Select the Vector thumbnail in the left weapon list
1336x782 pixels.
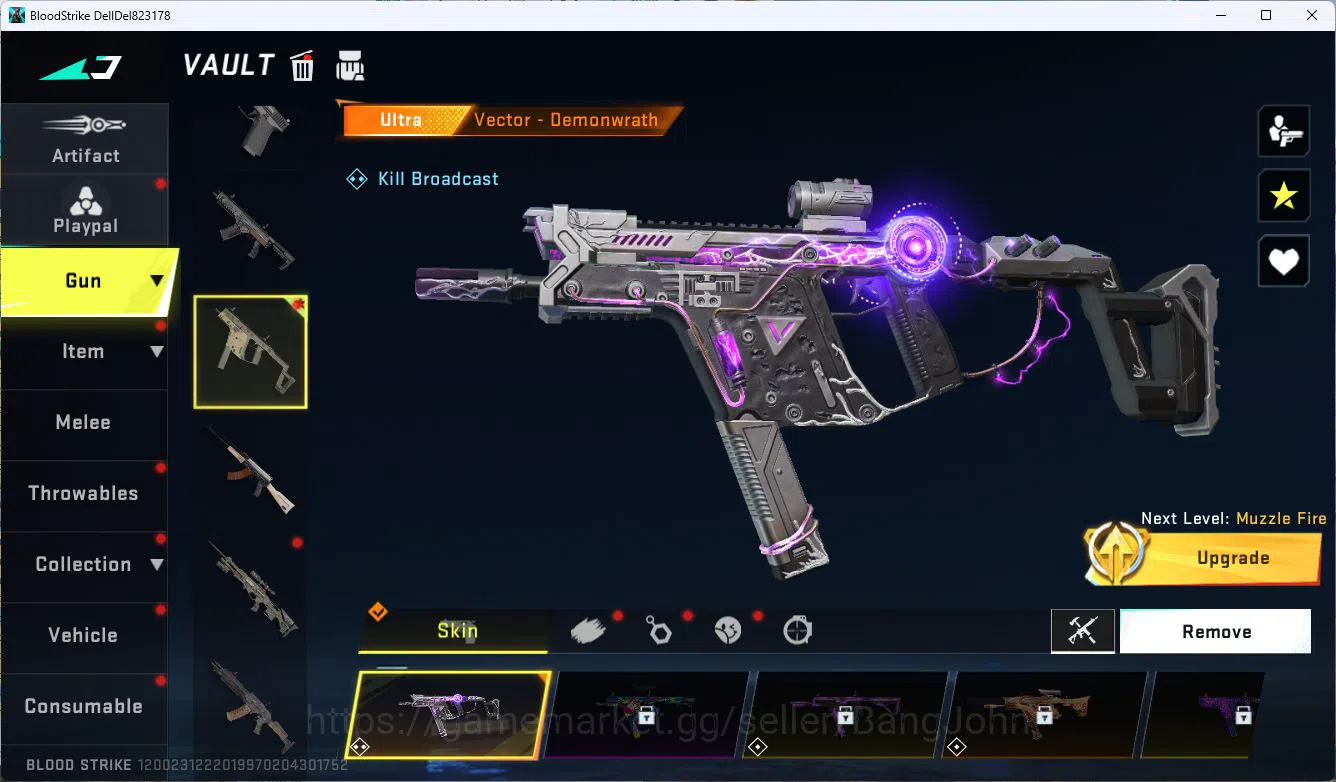[x=250, y=351]
